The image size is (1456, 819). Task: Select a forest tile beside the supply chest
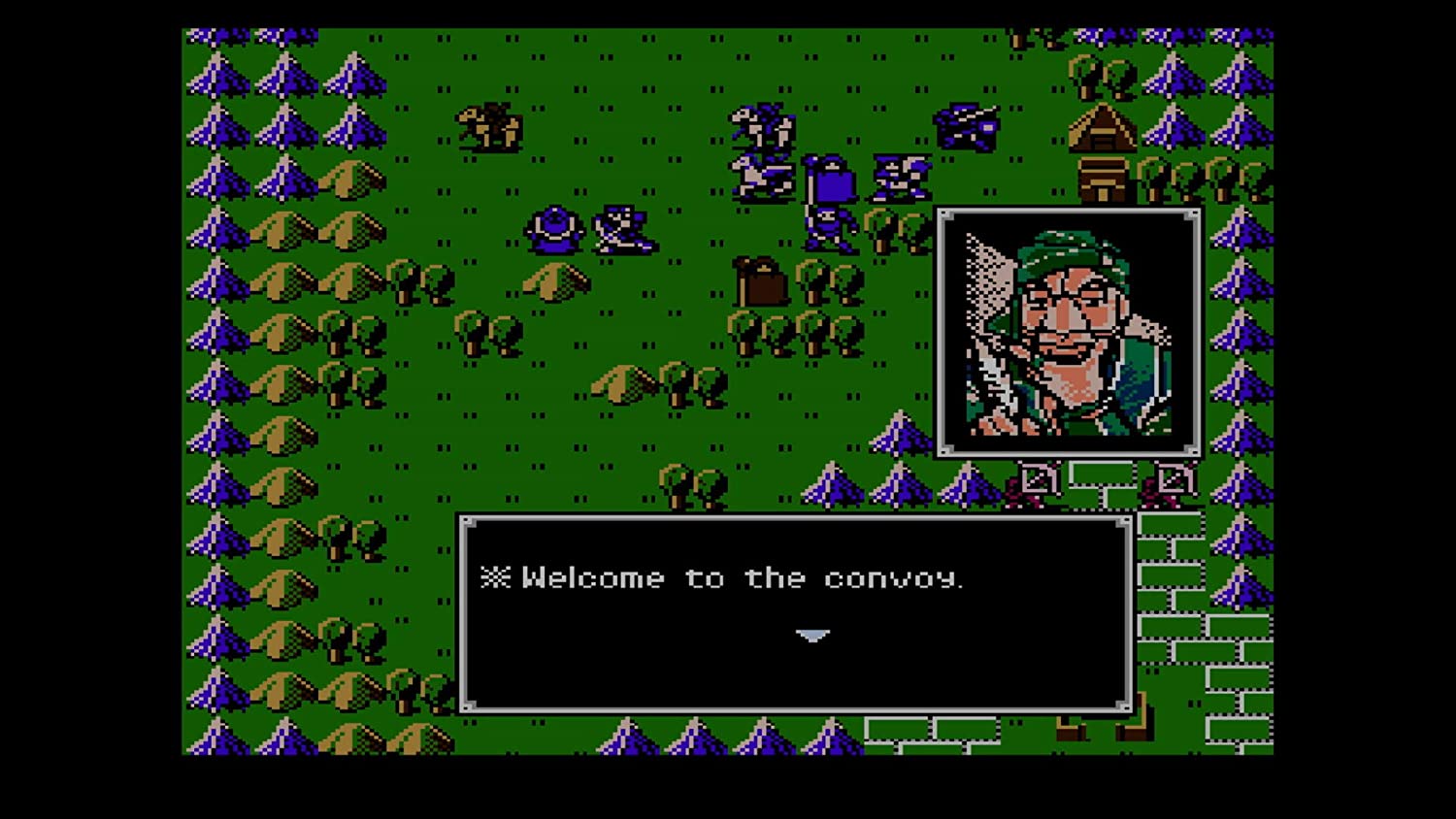coord(811,281)
